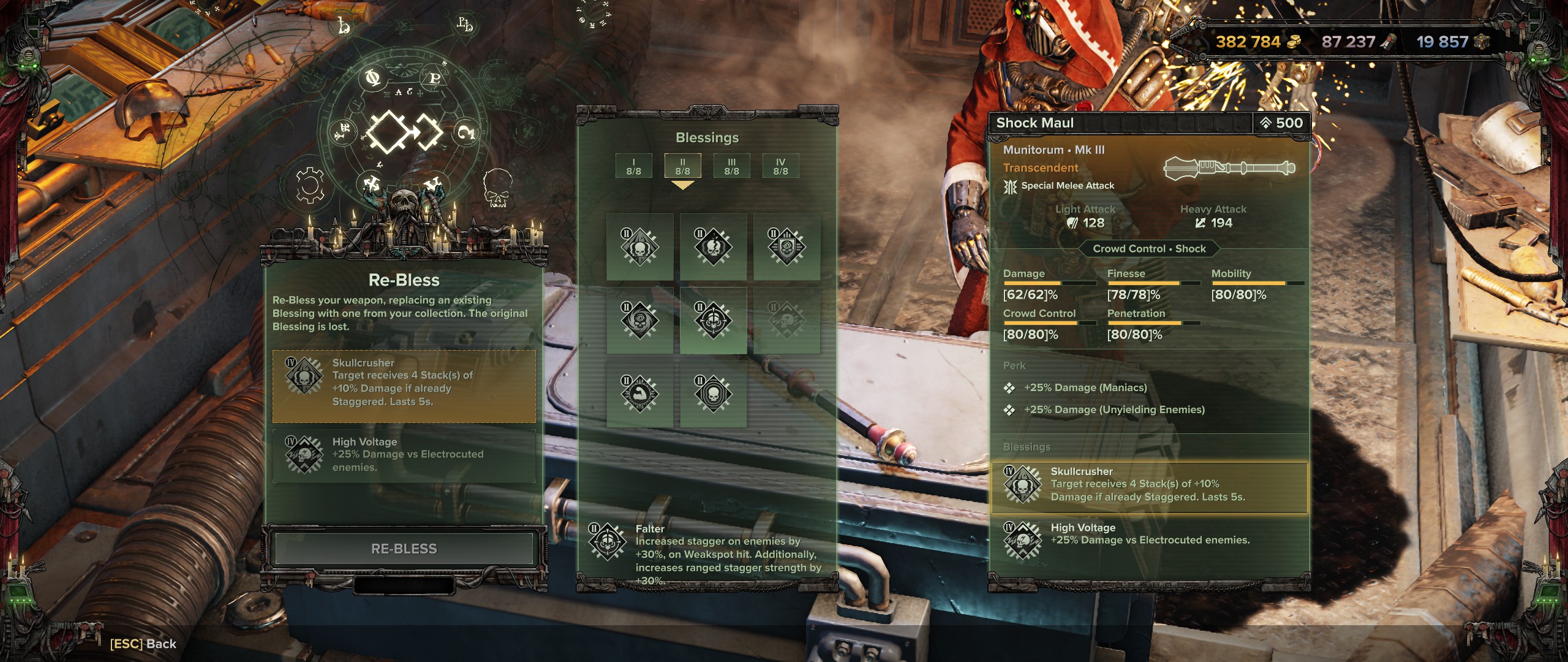Choose the swirling vortex skull blessing

[x=639, y=320]
